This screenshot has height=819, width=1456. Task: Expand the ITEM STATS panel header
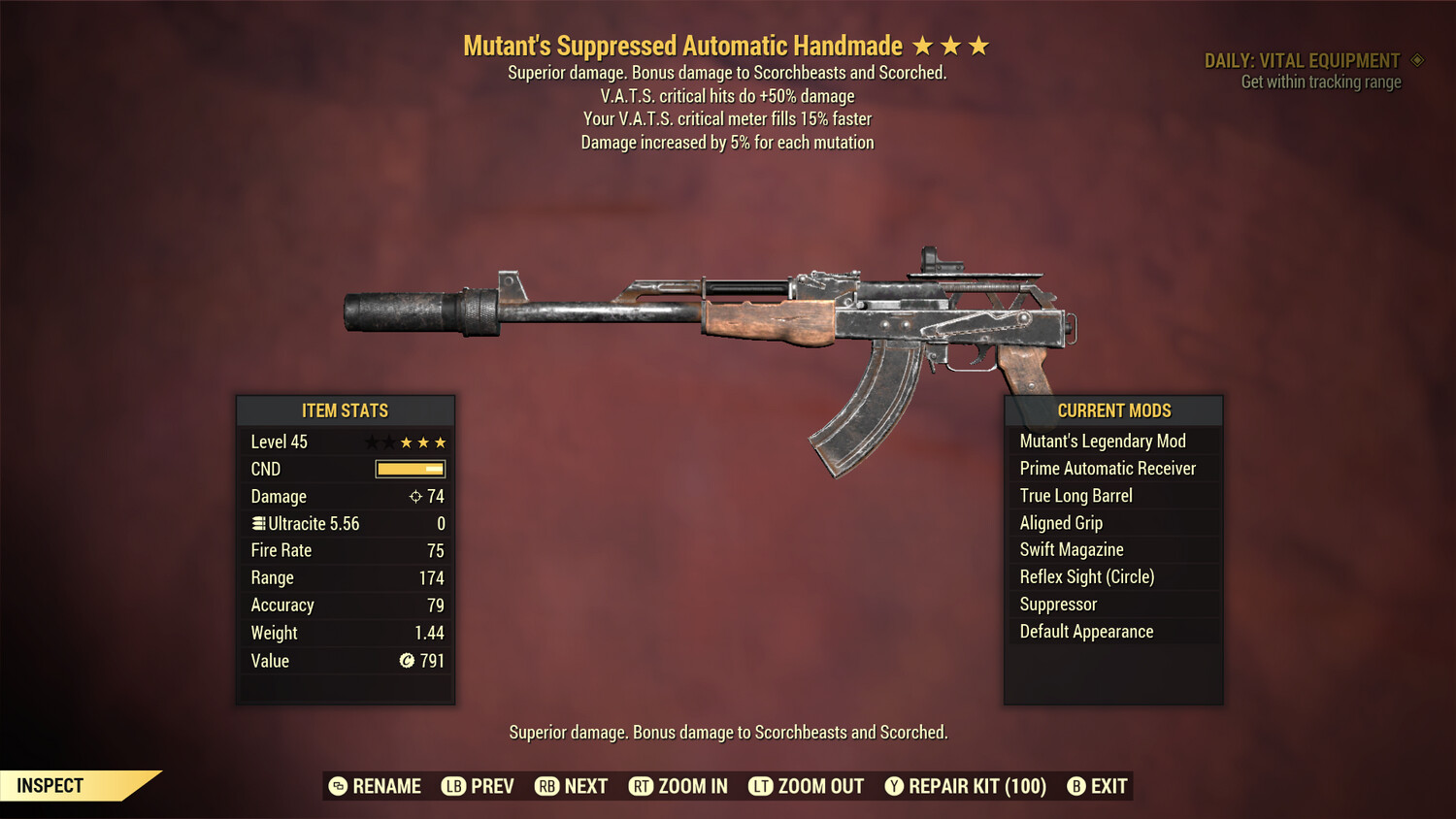[x=345, y=410]
